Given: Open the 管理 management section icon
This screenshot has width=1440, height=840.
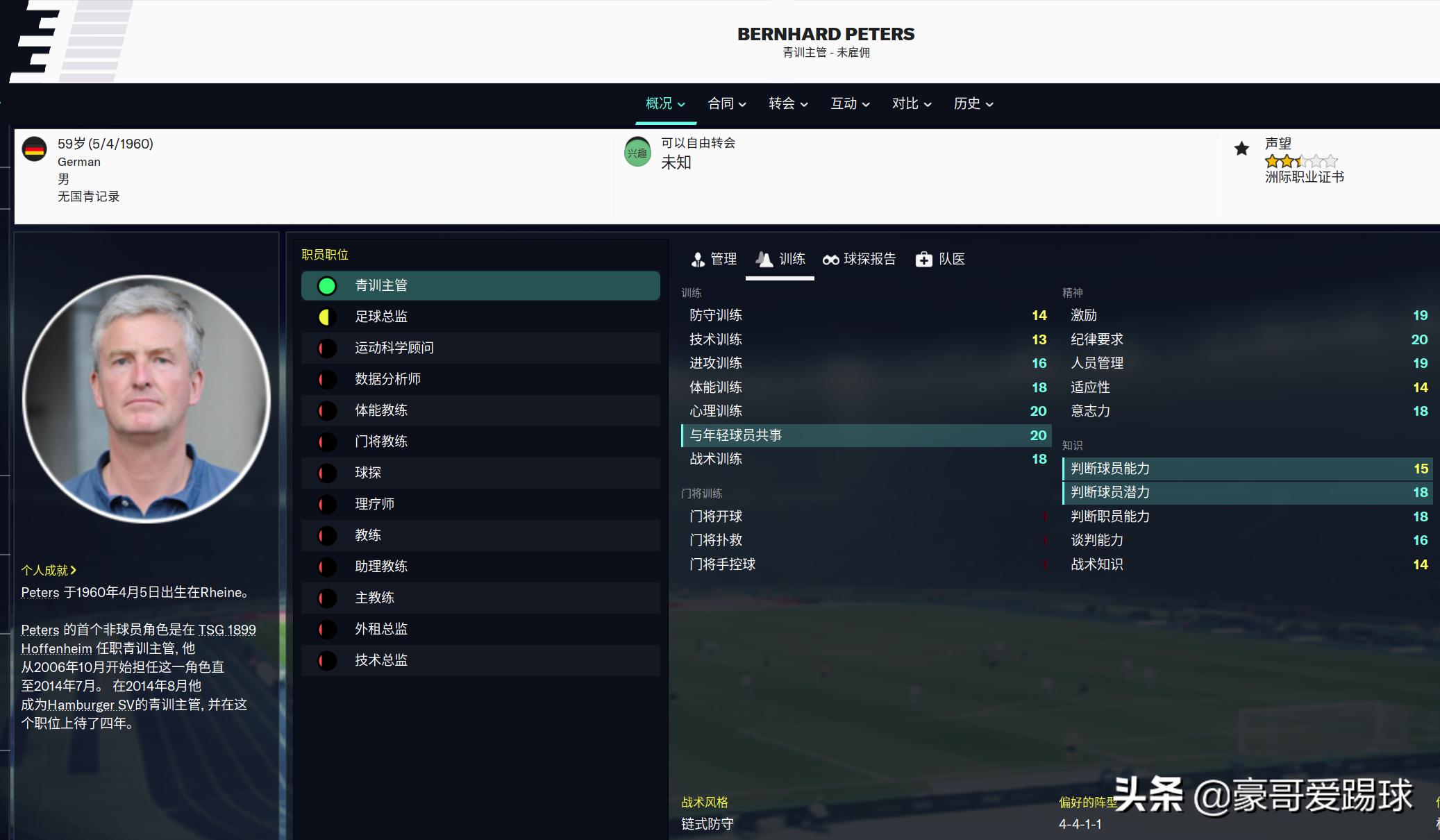Looking at the screenshot, I should tap(696, 260).
